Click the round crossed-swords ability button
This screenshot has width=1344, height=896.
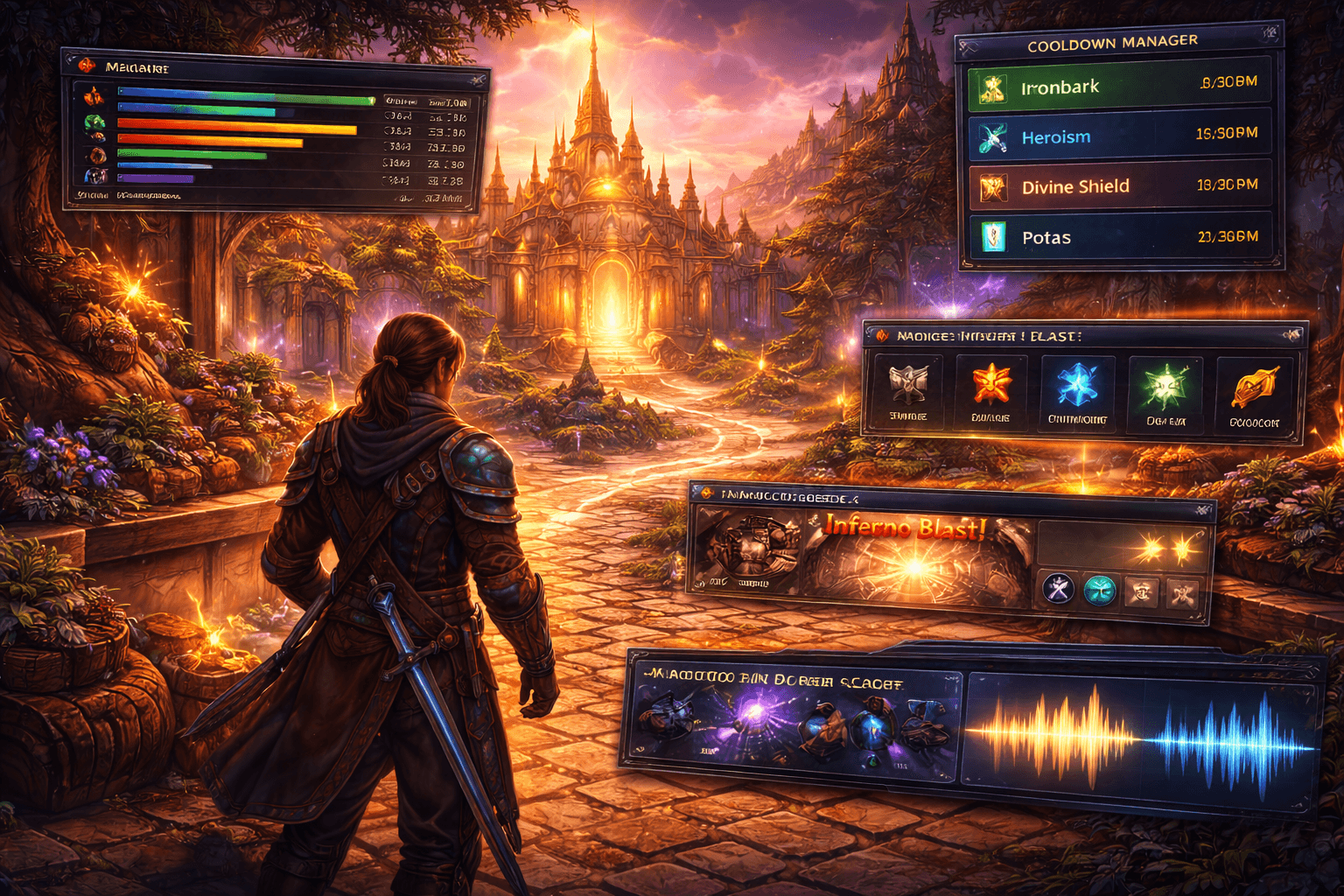tap(1058, 589)
